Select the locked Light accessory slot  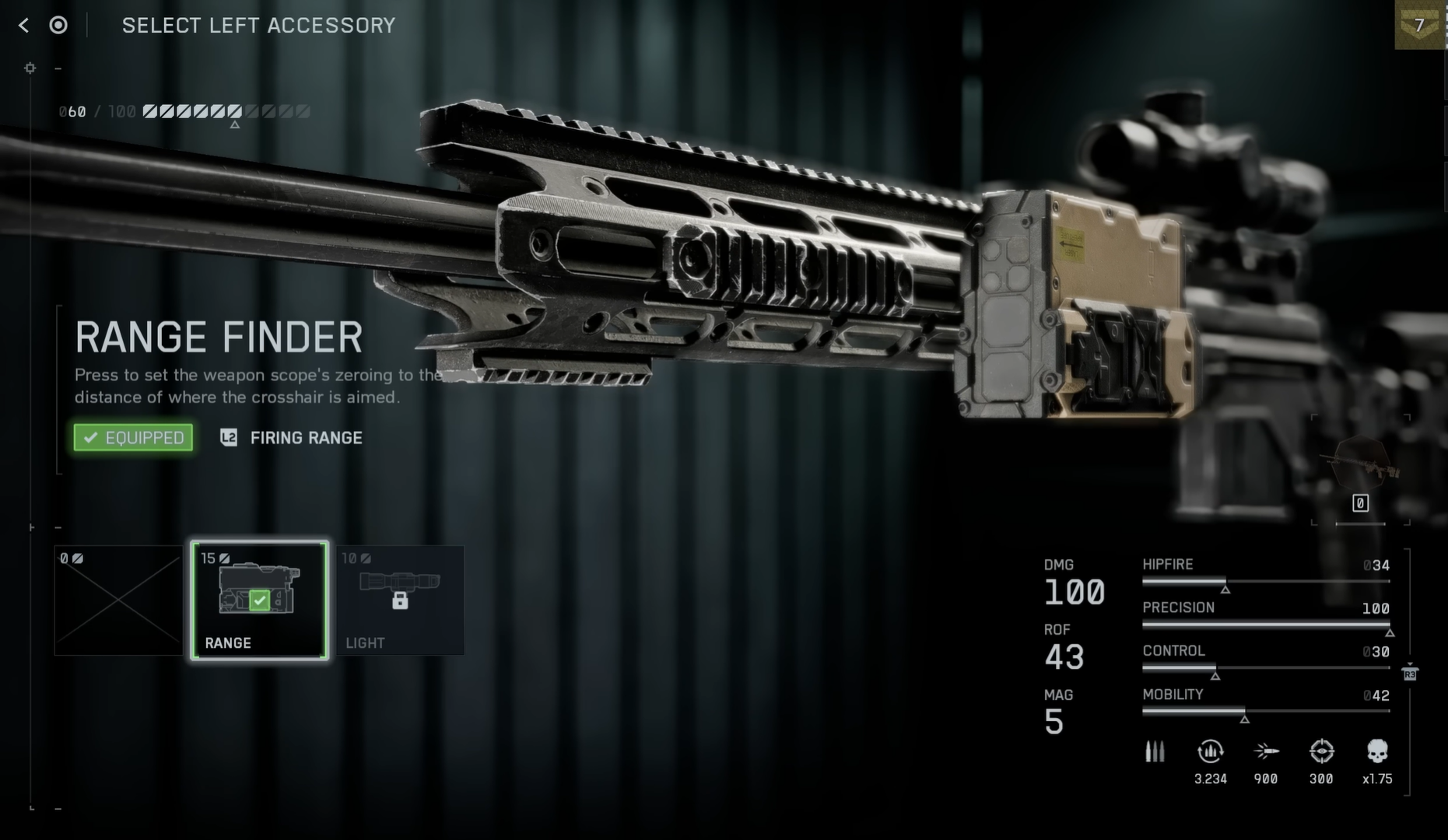pyautogui.click(x=400, y=600)
